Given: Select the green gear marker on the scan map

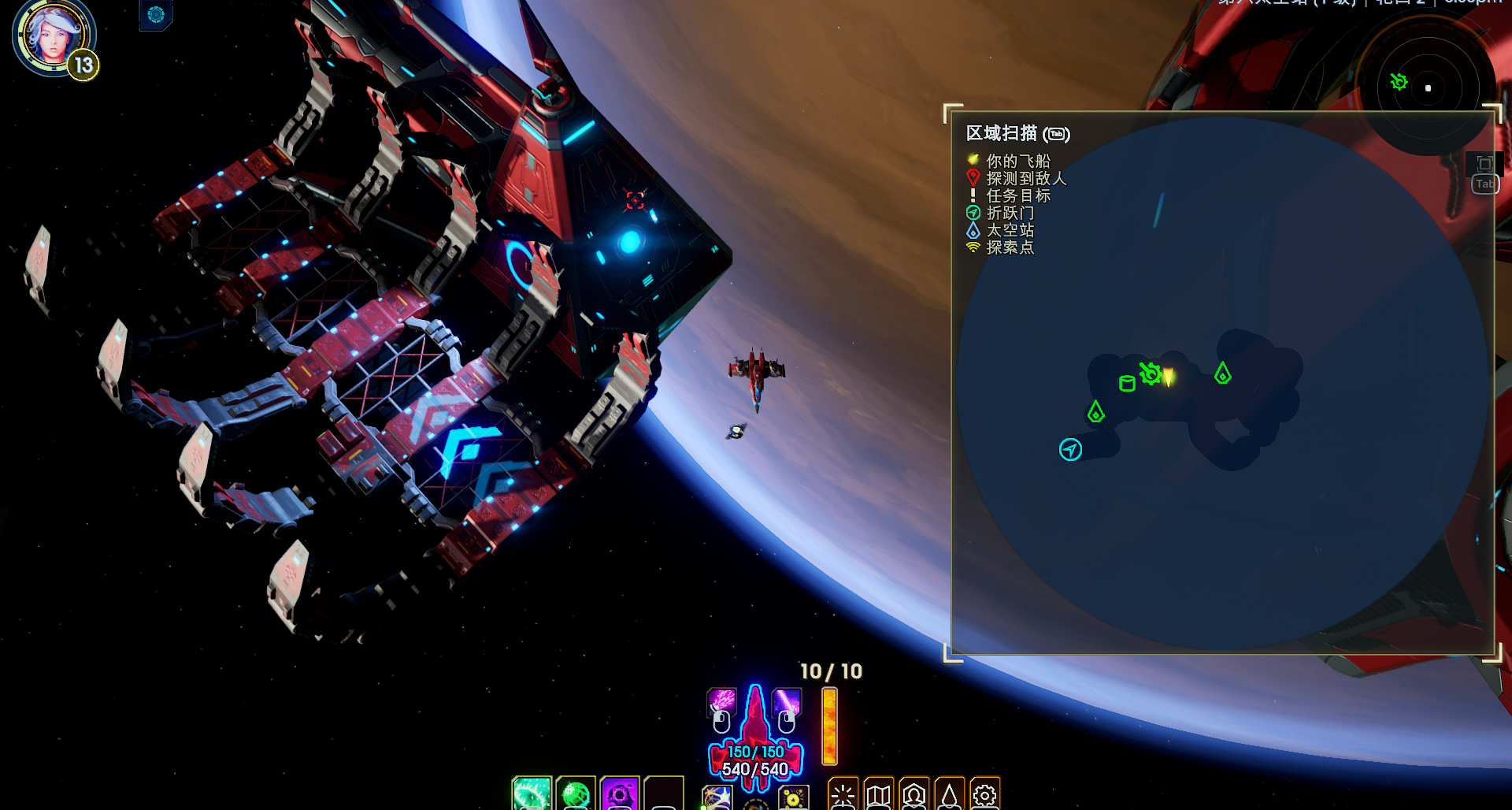Looking at the screenshot, I should pyautogui.click(x=1150, y=373).
